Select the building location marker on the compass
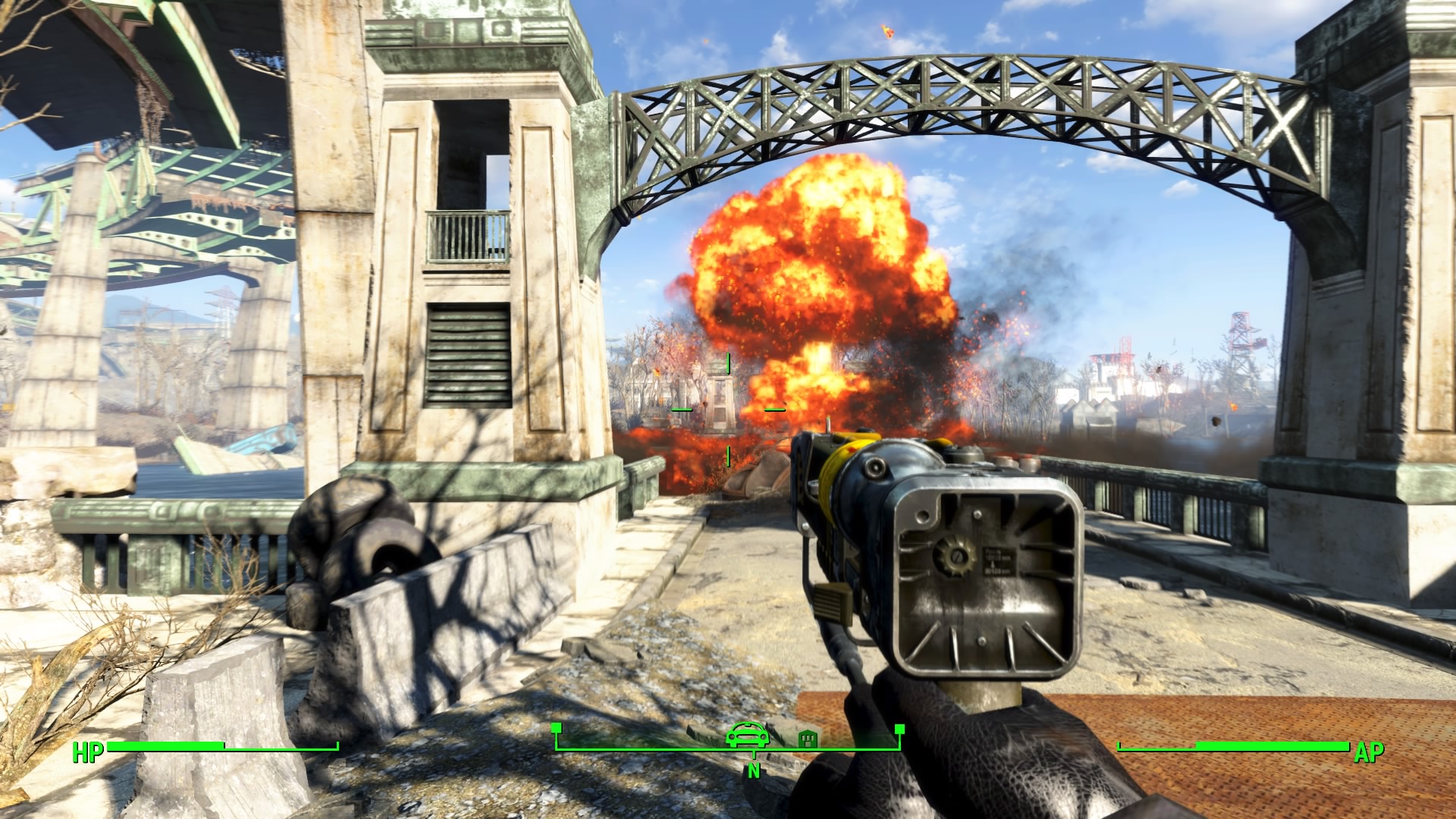 pyautogui.click(x=808, y=739)
